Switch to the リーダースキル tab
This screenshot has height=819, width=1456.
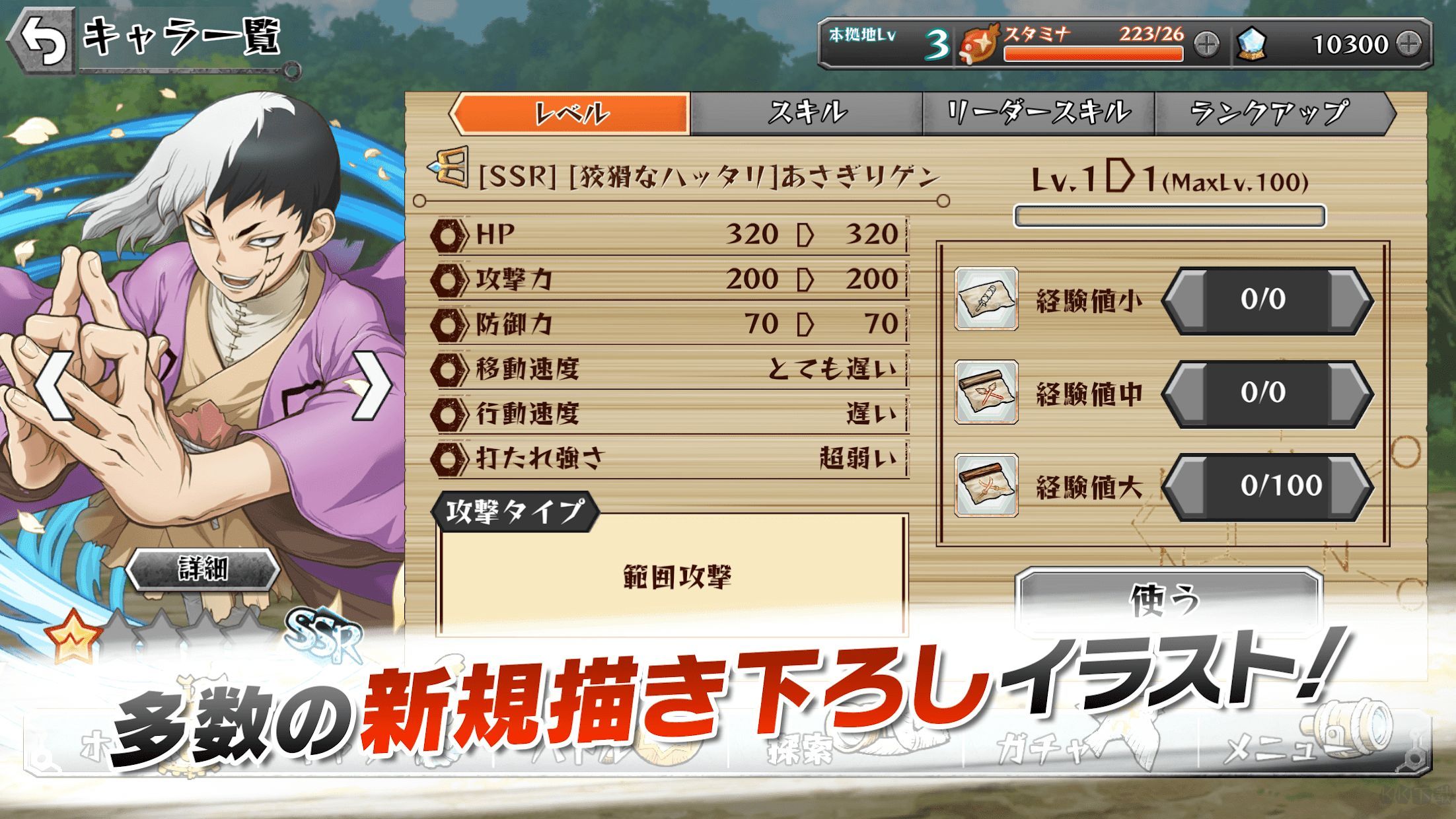click(1037, 112)
